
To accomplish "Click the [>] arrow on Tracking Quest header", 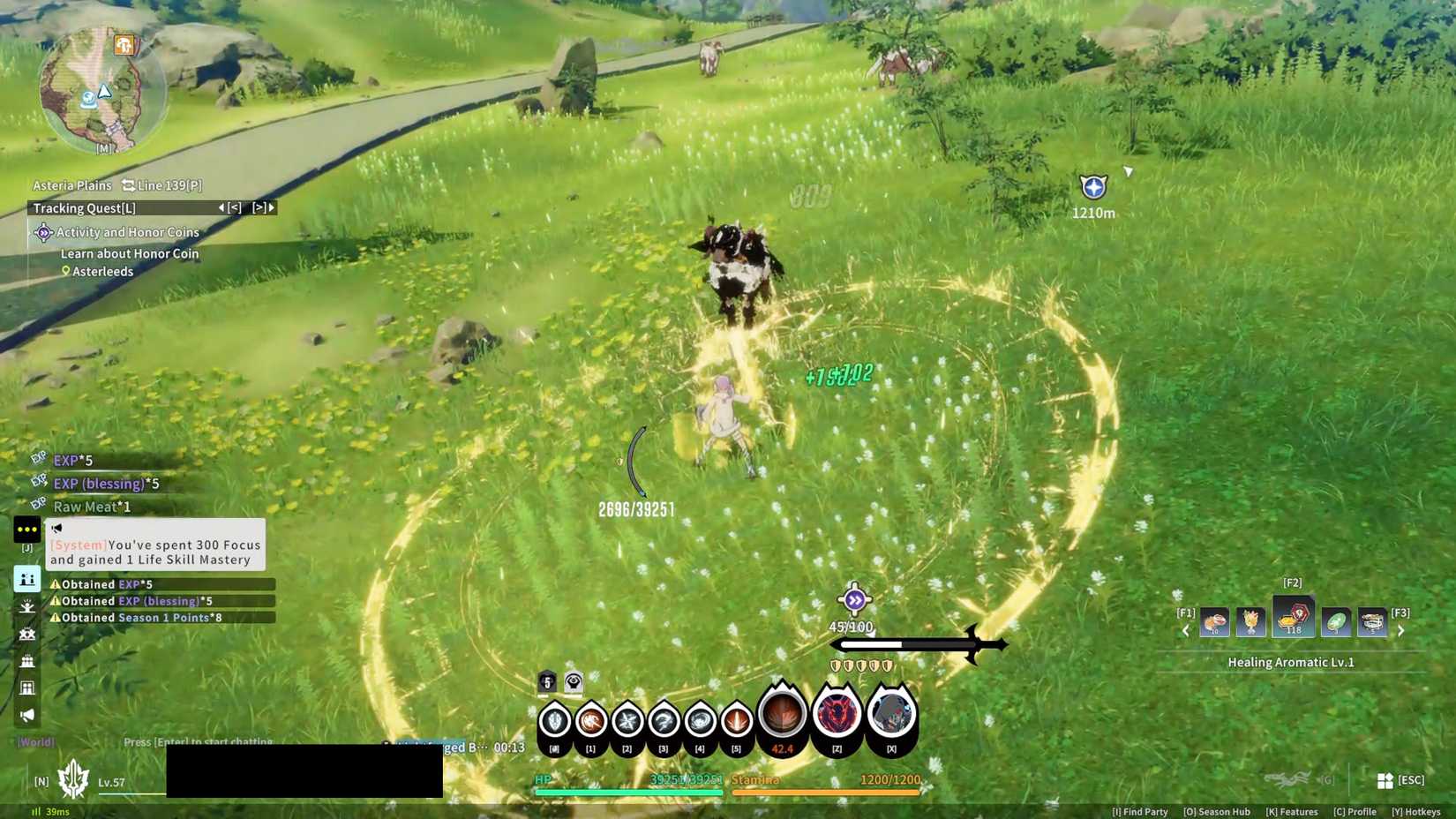I will (x=260, y=207).
